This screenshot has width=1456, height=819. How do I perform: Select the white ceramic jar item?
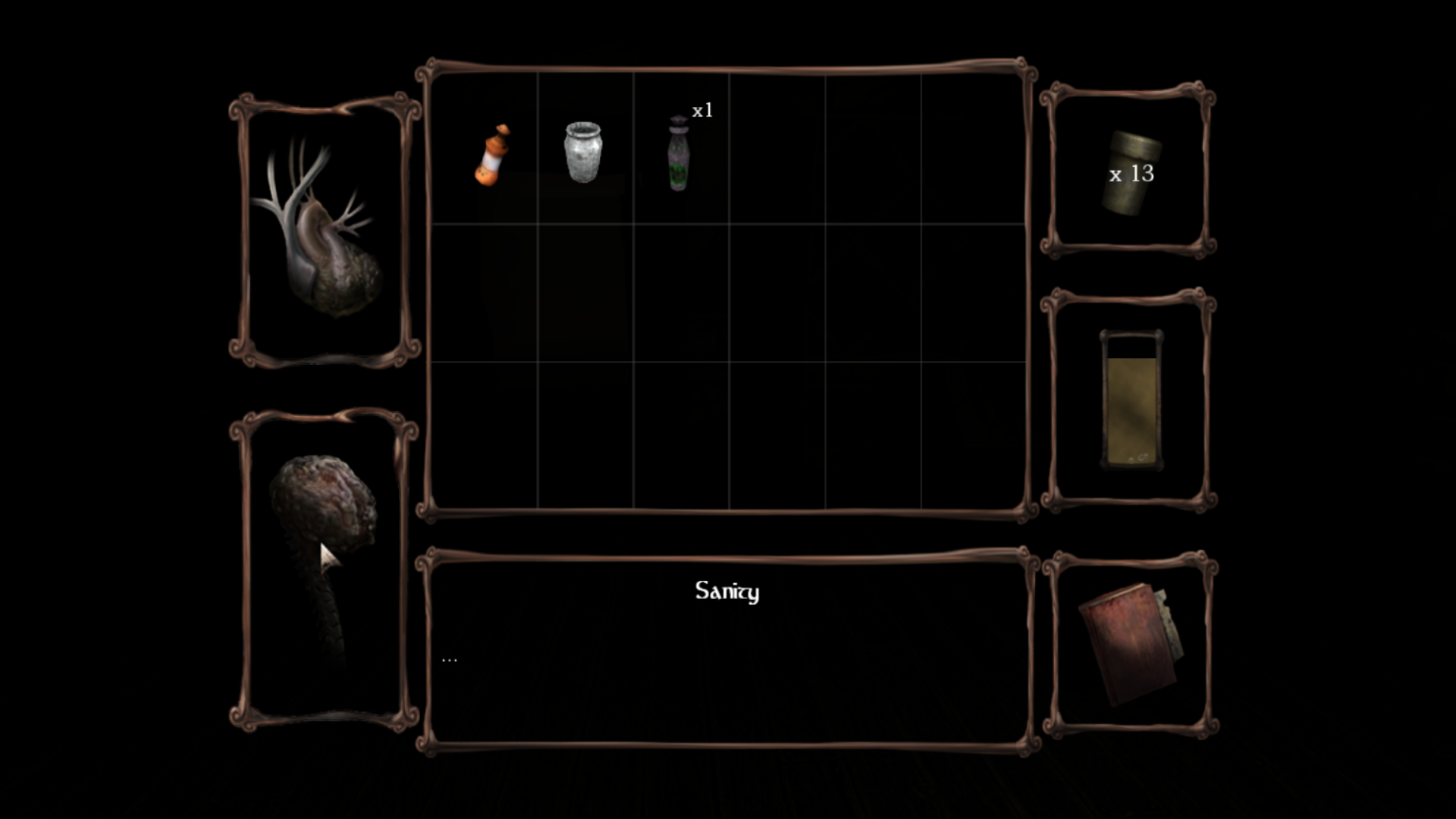tap(582, 152)
